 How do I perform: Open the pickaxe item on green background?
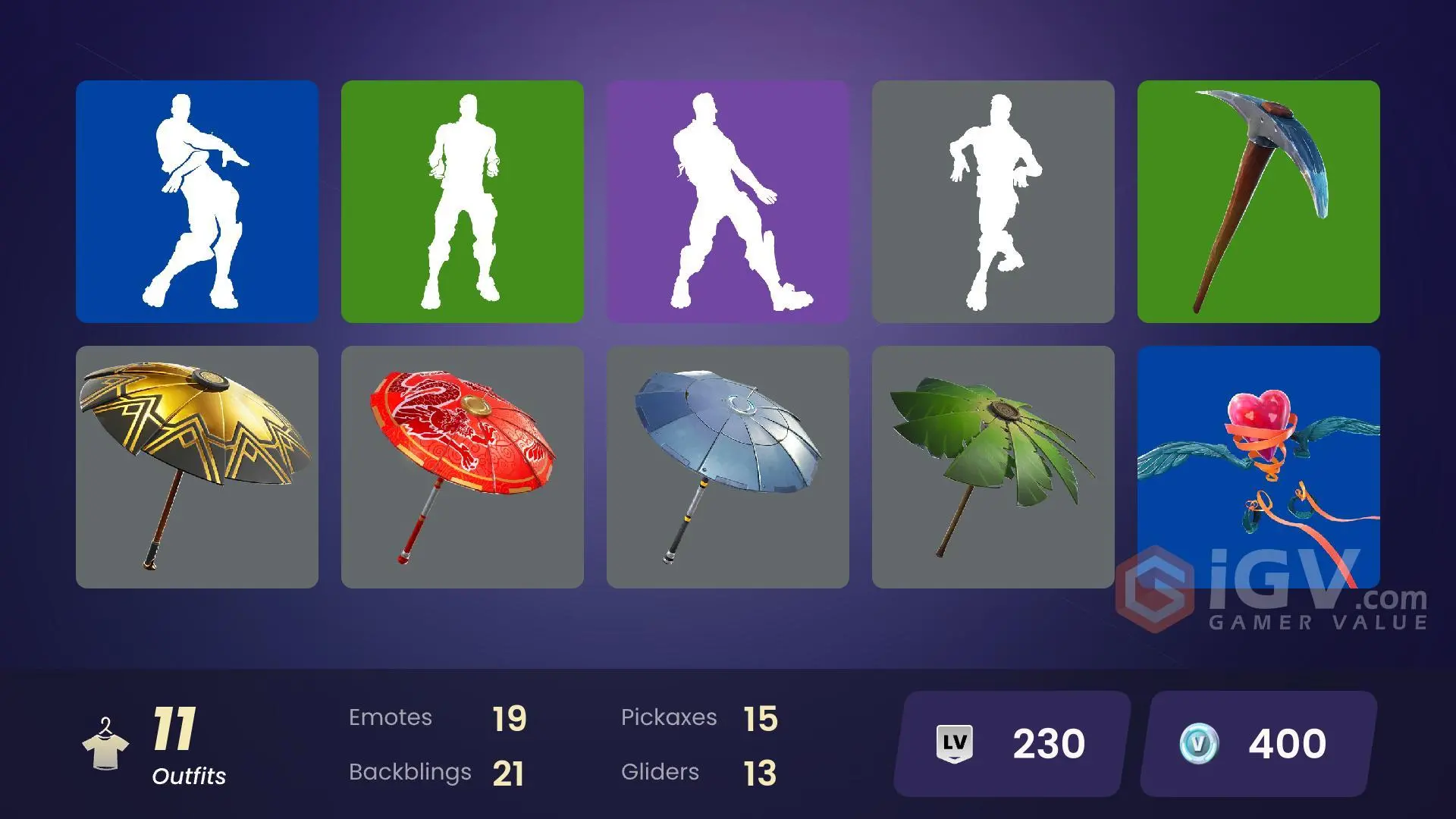(1259, 205)
